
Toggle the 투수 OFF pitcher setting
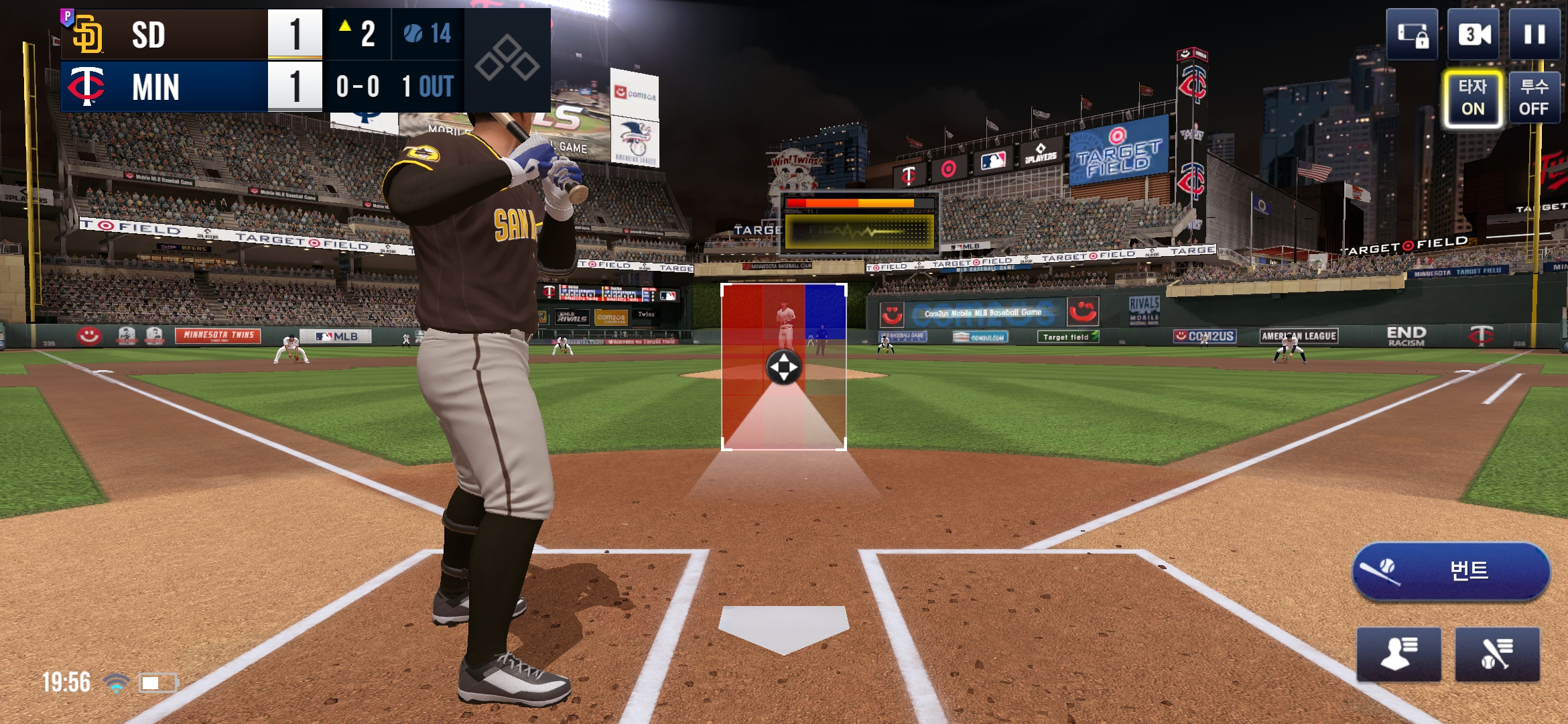[x=1534, y=98]
